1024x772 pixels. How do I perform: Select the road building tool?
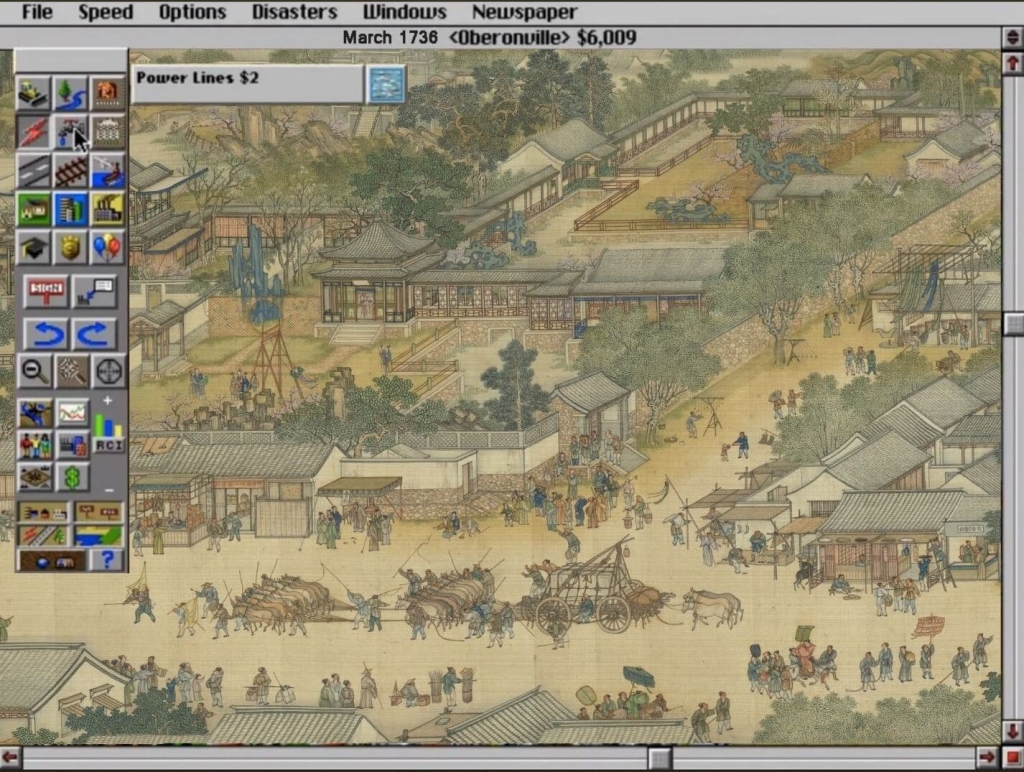coord(33,170)
